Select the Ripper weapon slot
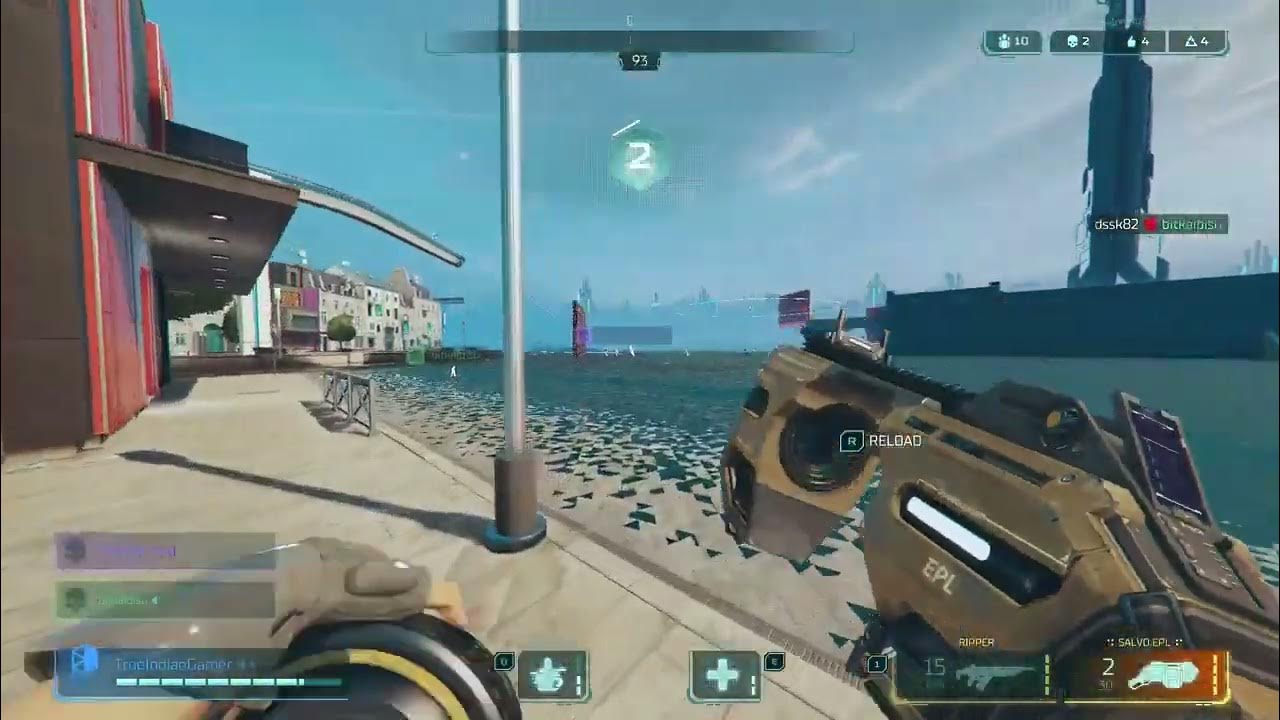The width and height of the screenshot is (1280, 720). coord(970,676)
